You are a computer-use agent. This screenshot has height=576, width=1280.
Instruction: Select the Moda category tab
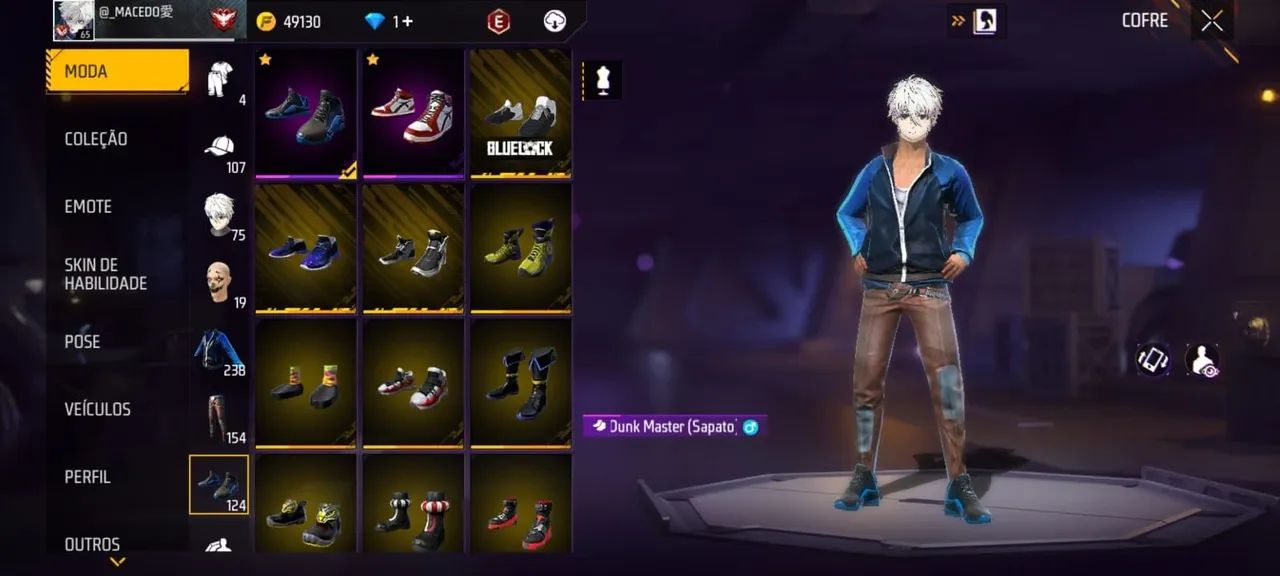117,71
